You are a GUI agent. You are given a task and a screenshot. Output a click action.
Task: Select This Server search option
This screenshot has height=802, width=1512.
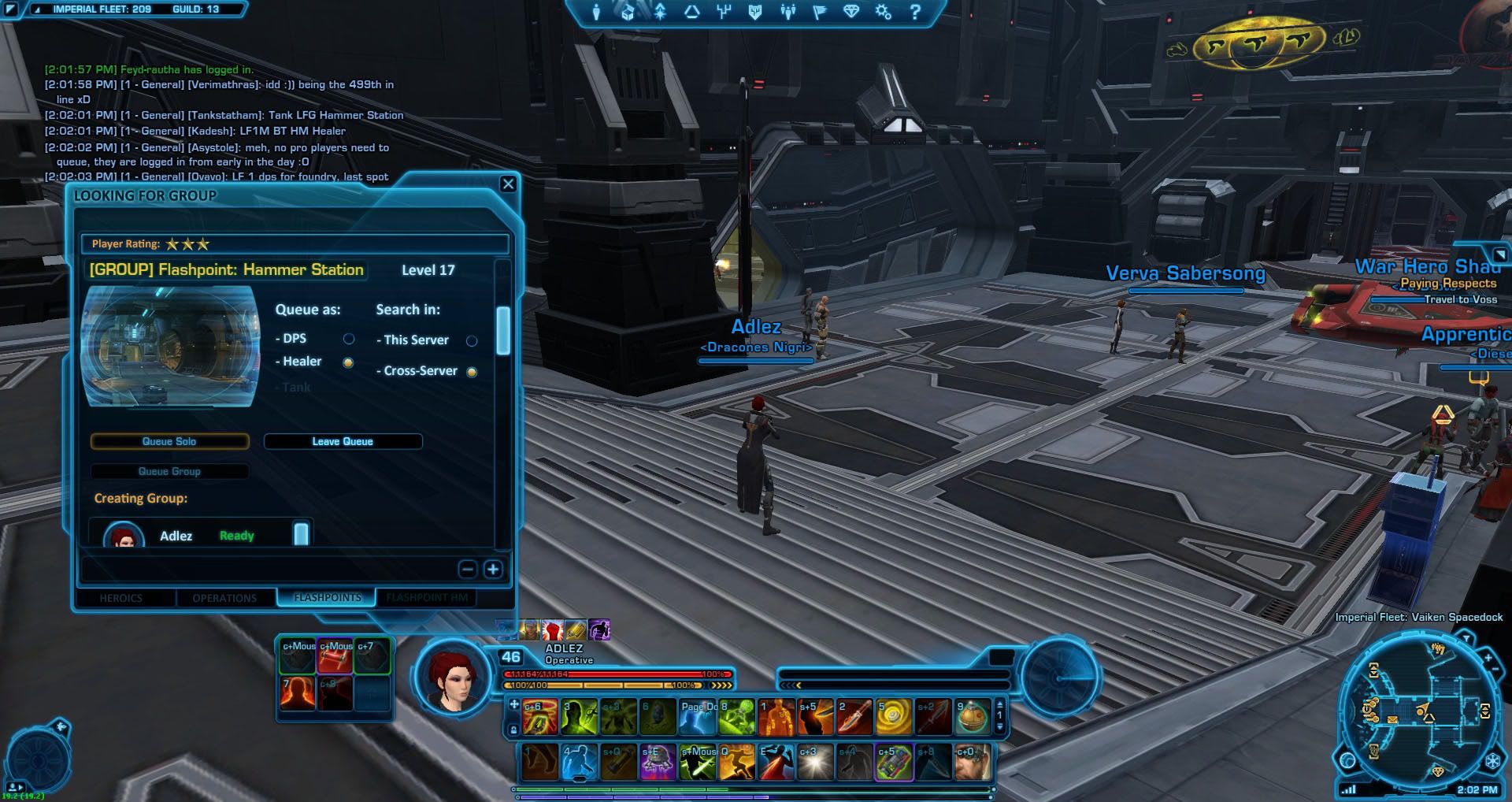pos(472,341)
